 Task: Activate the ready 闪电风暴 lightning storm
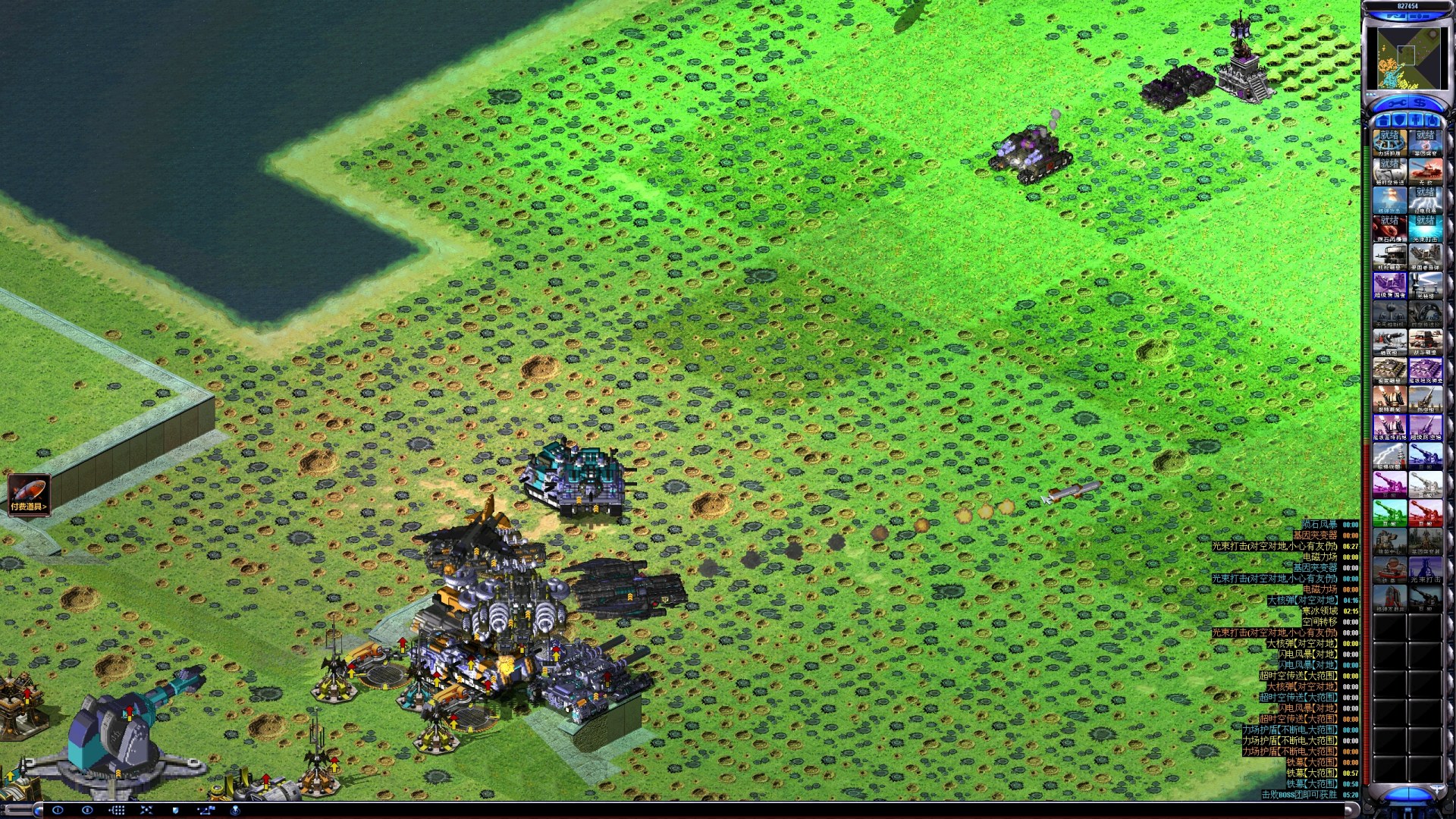[1426, 199]
